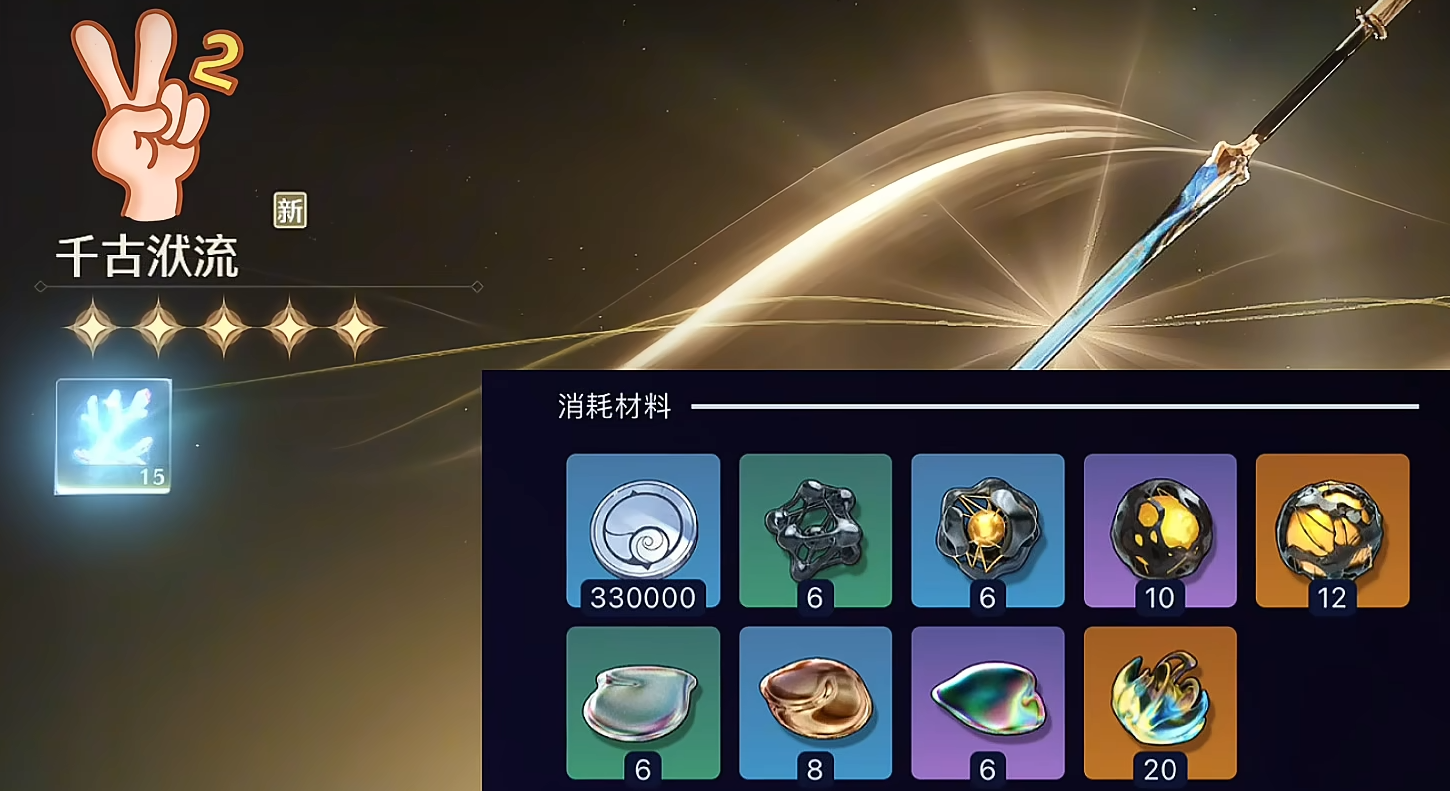Select the pale green shell material costing 6
This screenshot has width=1450, height=791.
point(643,700)
